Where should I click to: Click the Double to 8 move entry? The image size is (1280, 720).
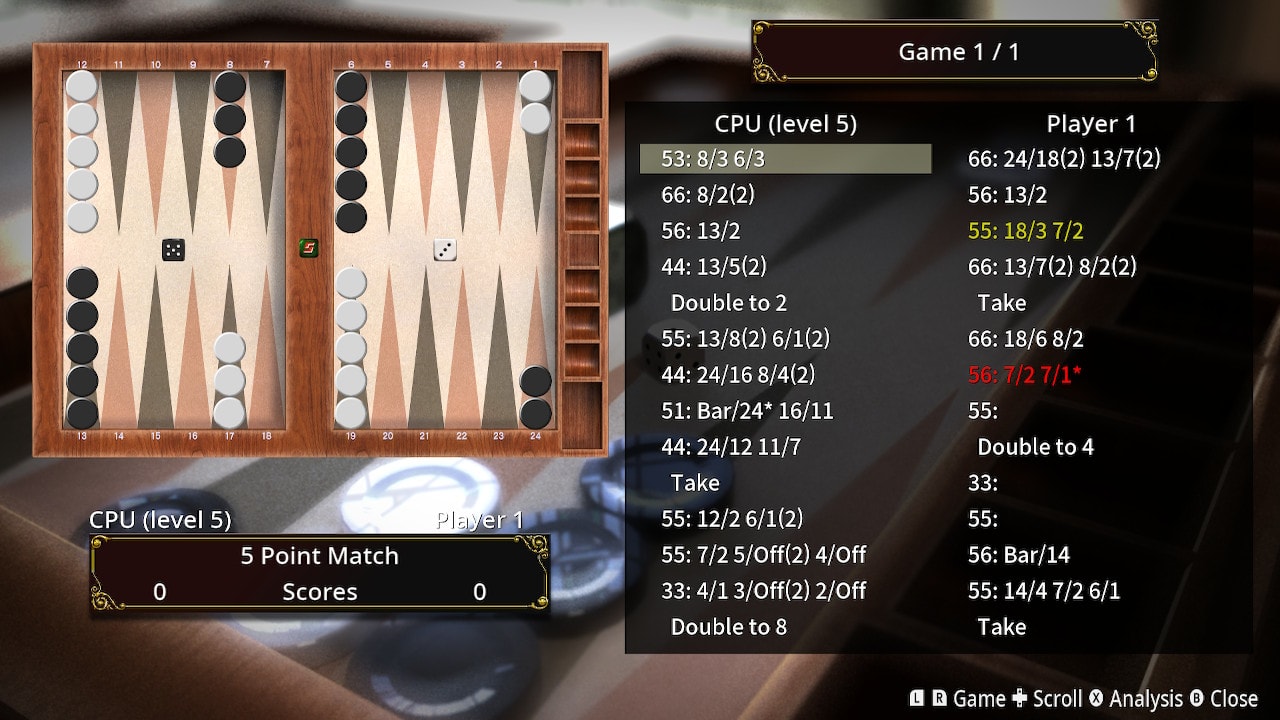pyautogui.click(x=728, y=627)
